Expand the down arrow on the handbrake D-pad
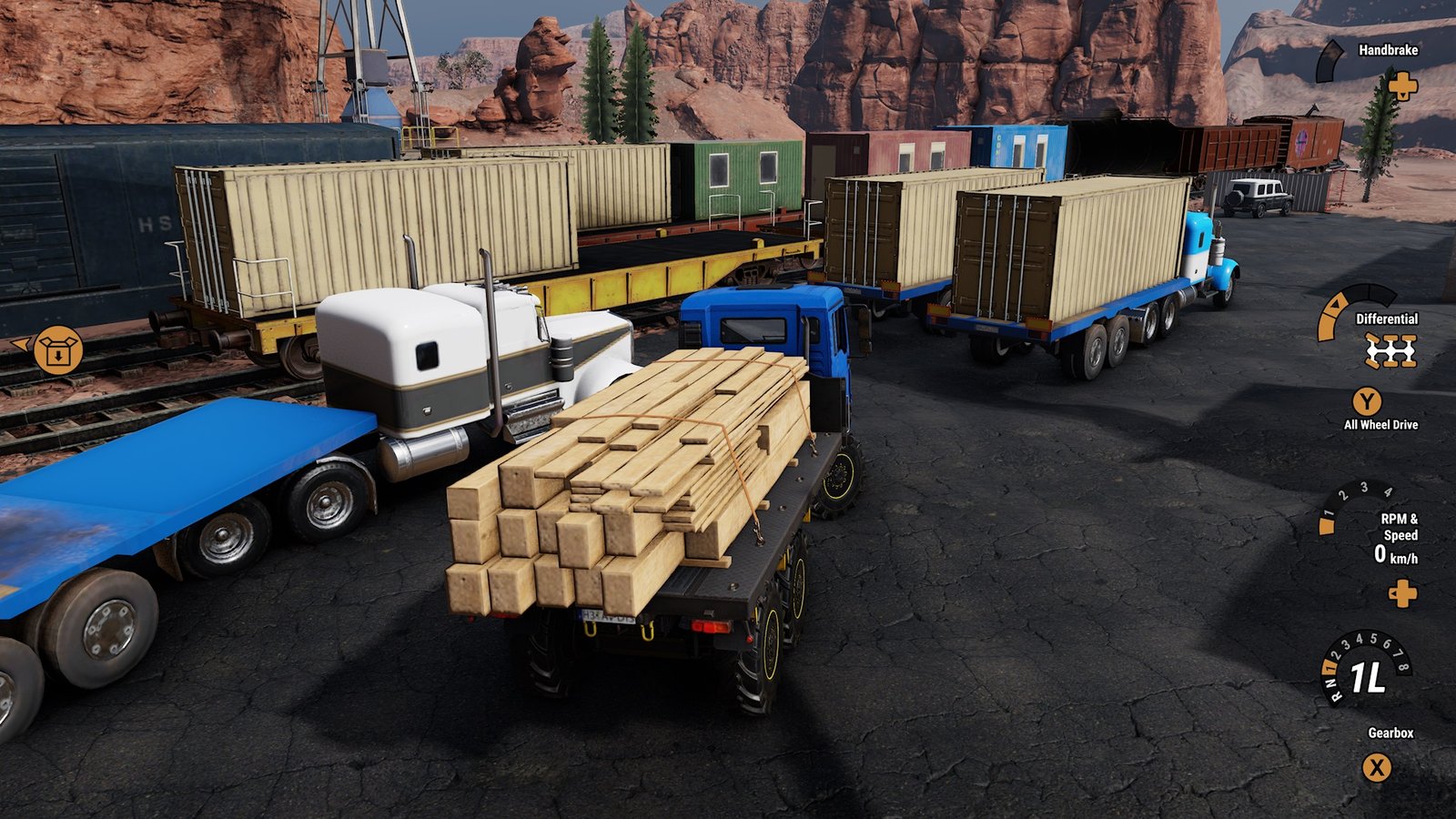Viewport: 1456px width, 819px height. tap(1403, 96)
